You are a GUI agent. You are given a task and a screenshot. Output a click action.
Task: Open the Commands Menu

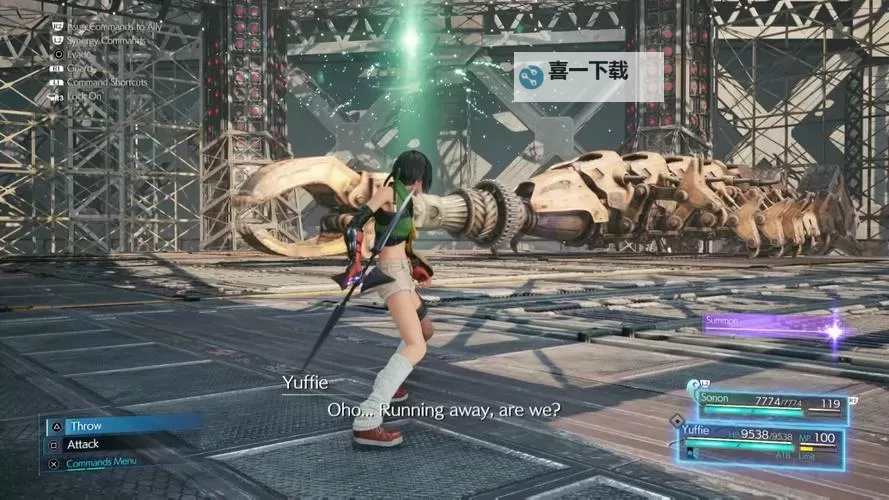tap(100, 463)
